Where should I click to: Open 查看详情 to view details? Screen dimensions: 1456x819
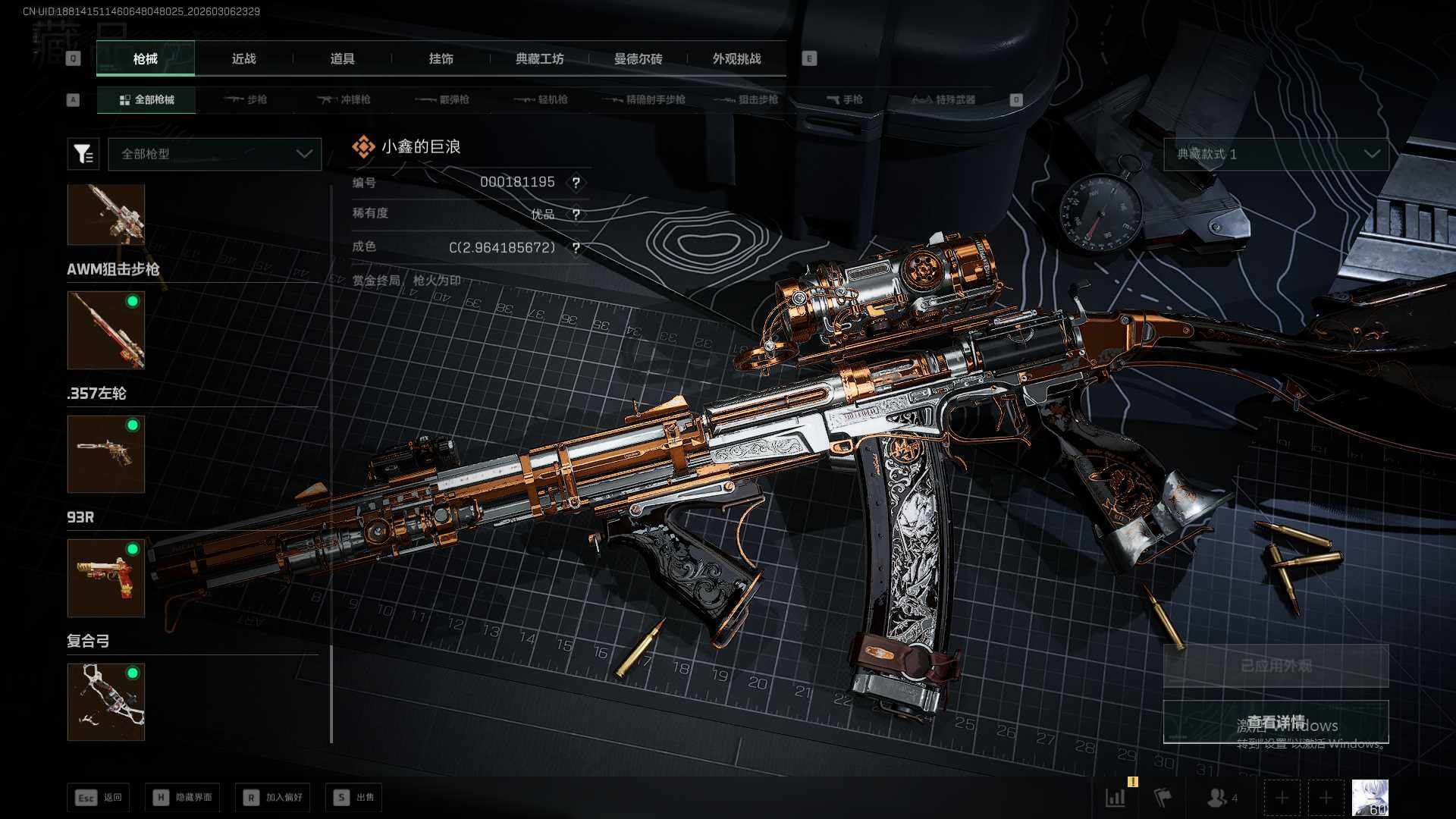pos(1276,722)
